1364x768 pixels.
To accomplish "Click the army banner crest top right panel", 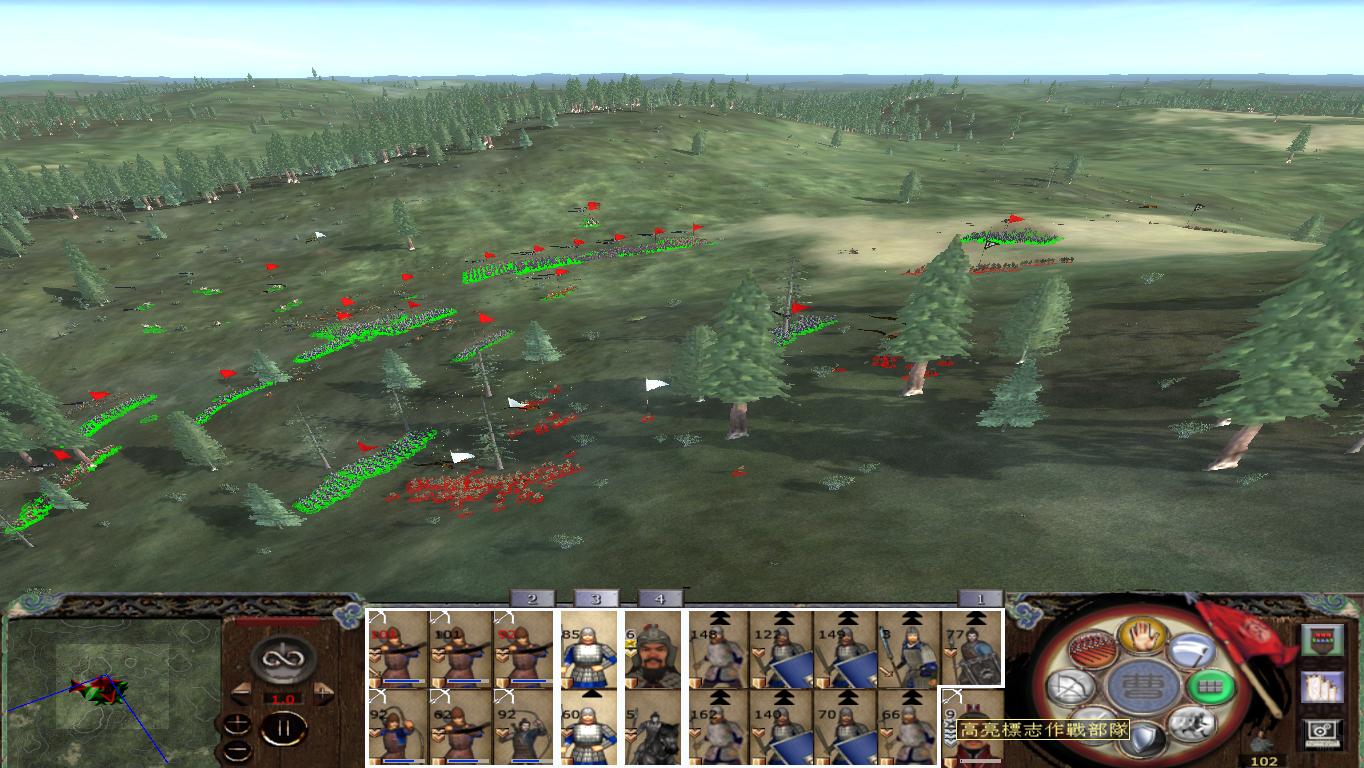I will click(1323, 642).
